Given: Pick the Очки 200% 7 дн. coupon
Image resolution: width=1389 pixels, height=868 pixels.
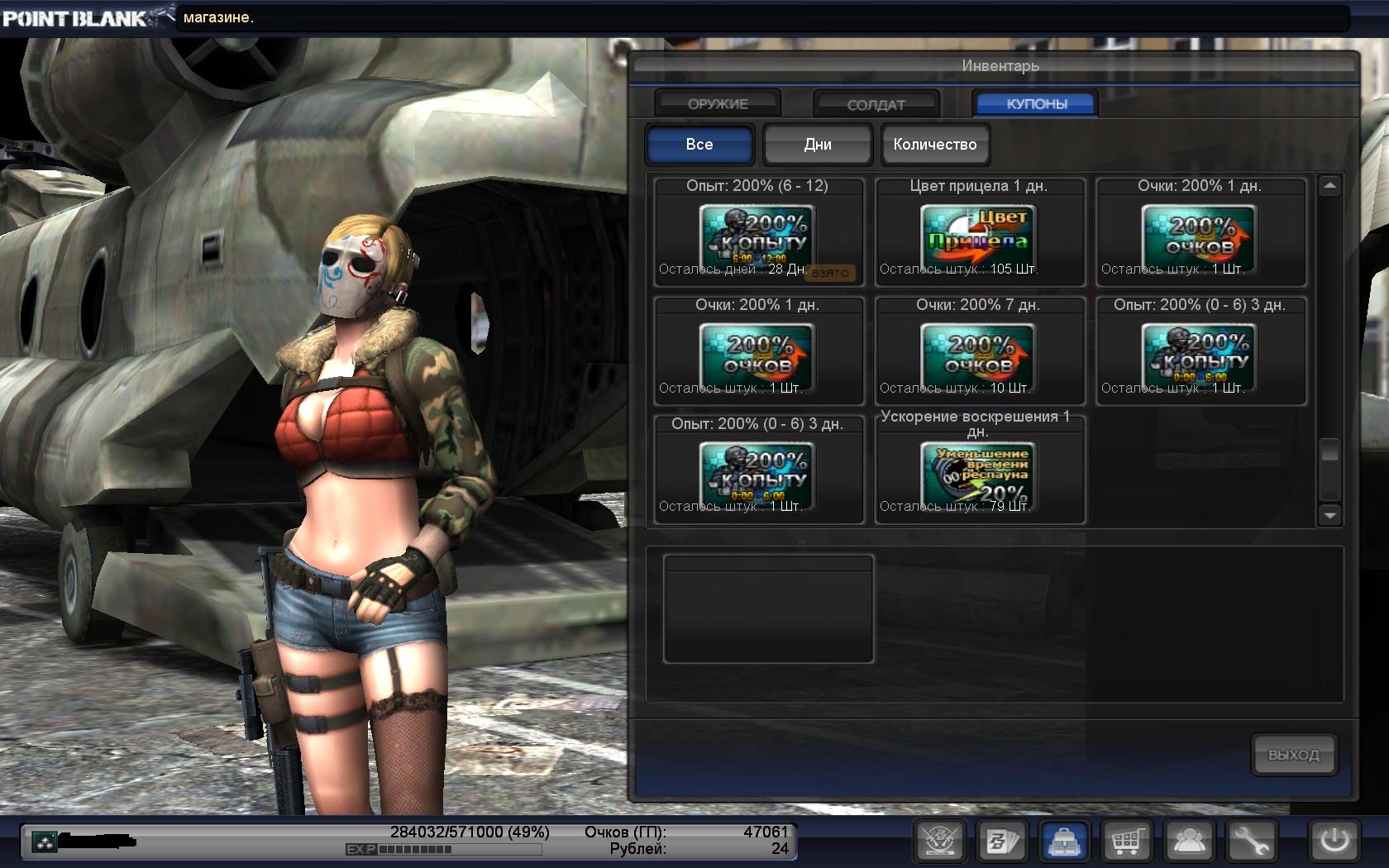Looking at the screenshot, I should point(979,353).
